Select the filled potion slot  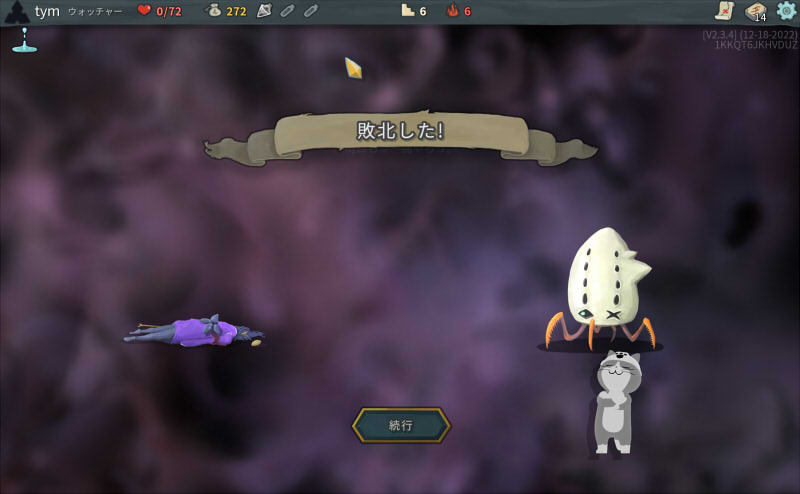pos(264,11)
